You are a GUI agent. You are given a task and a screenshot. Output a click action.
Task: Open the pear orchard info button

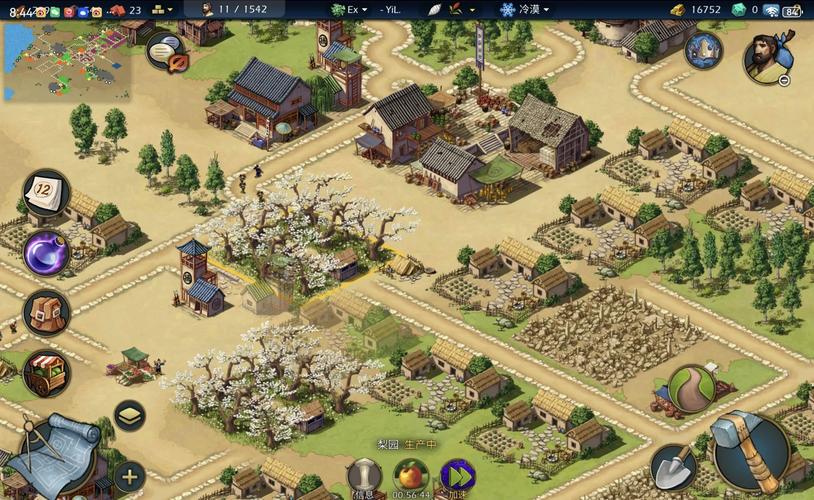pyautogui.click(x=365, y=477)
